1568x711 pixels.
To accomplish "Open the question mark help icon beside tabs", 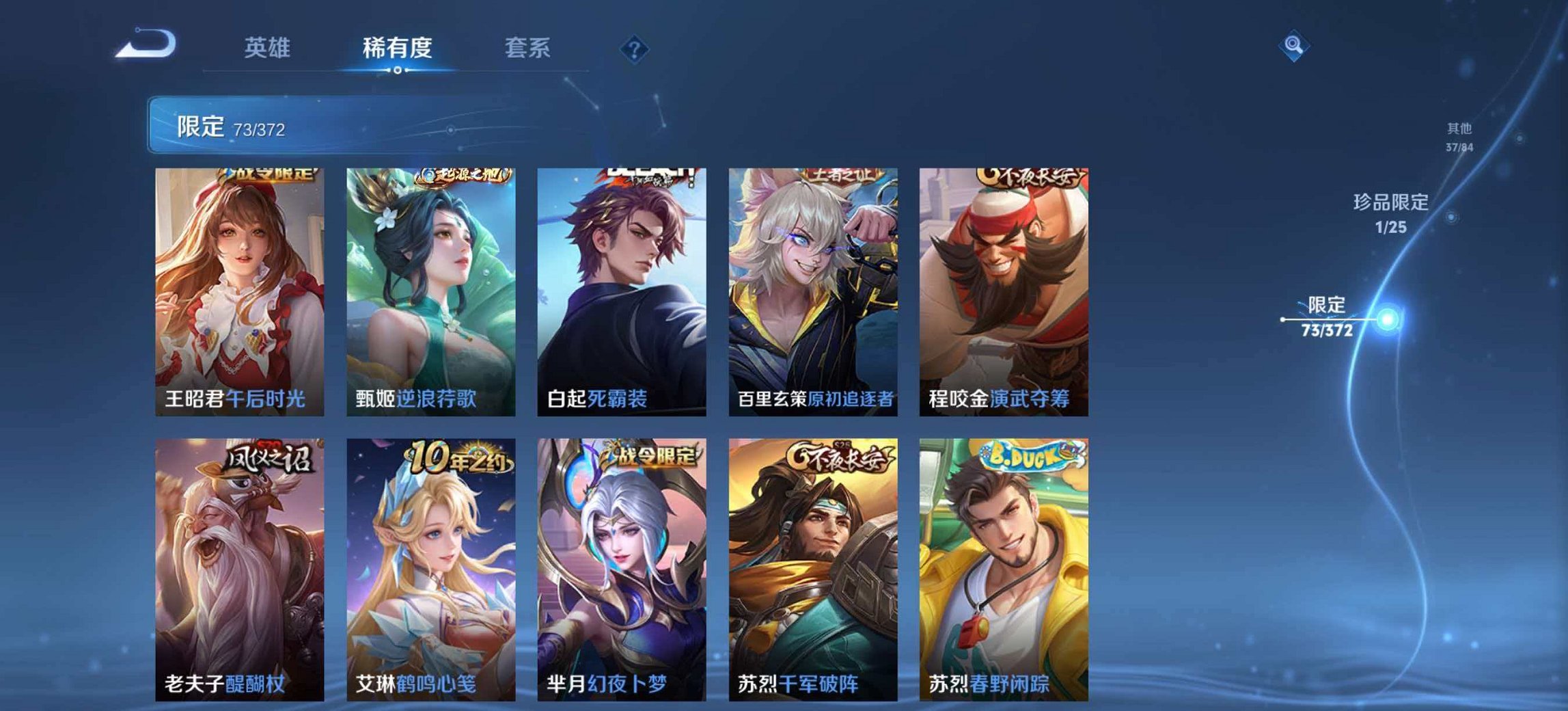I will (x=633, y=48).
